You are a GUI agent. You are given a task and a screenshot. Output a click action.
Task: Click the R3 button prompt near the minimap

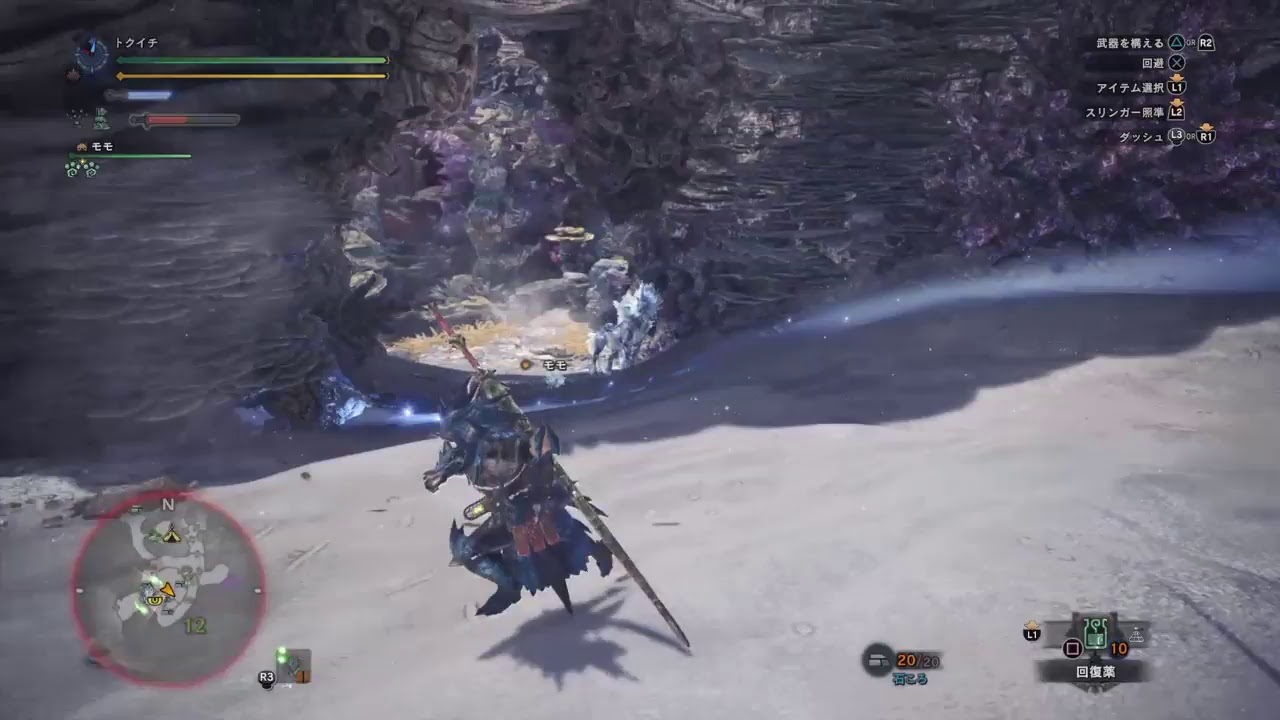point(266,677)
